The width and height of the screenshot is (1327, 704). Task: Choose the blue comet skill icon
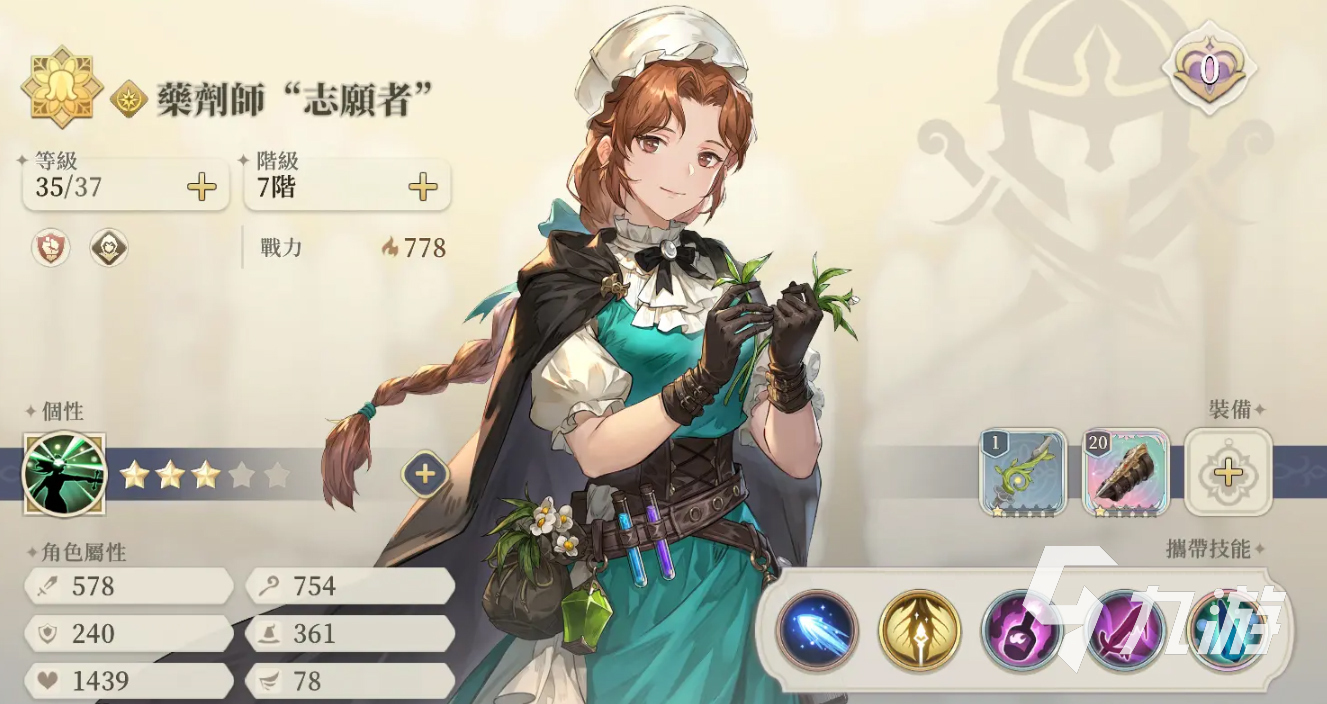817,630
